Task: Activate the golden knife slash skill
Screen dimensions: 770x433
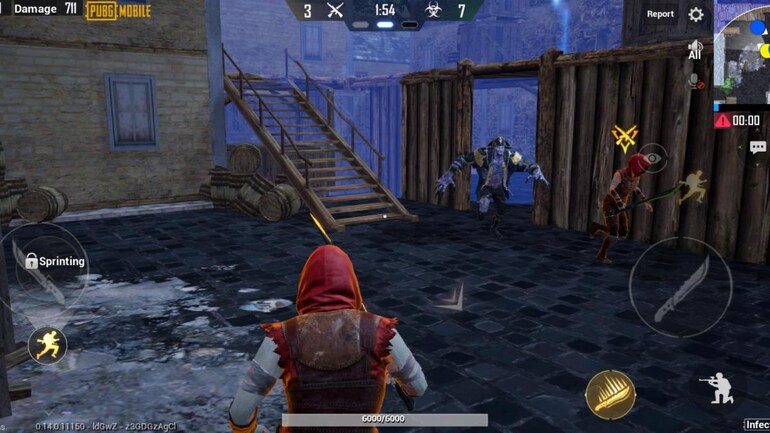Action: pyautogui.click(x=610, y=394)
